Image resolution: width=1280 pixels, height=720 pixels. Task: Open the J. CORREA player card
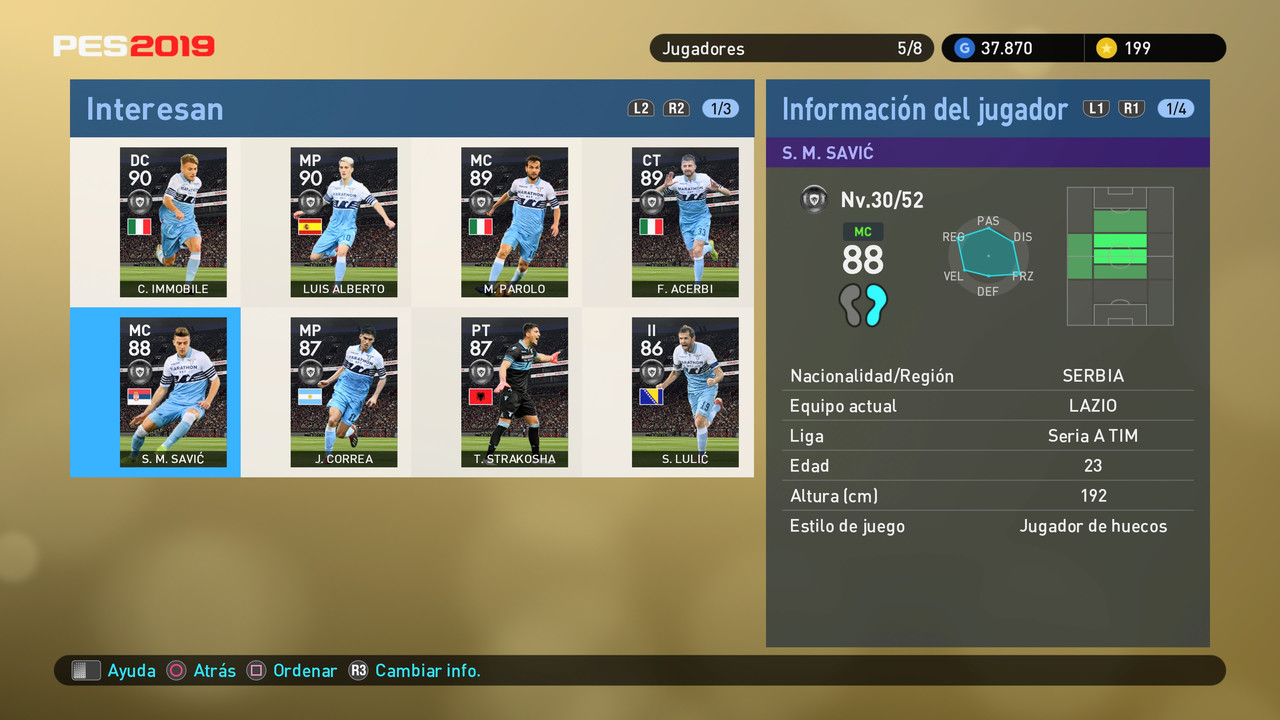point(344,392)
